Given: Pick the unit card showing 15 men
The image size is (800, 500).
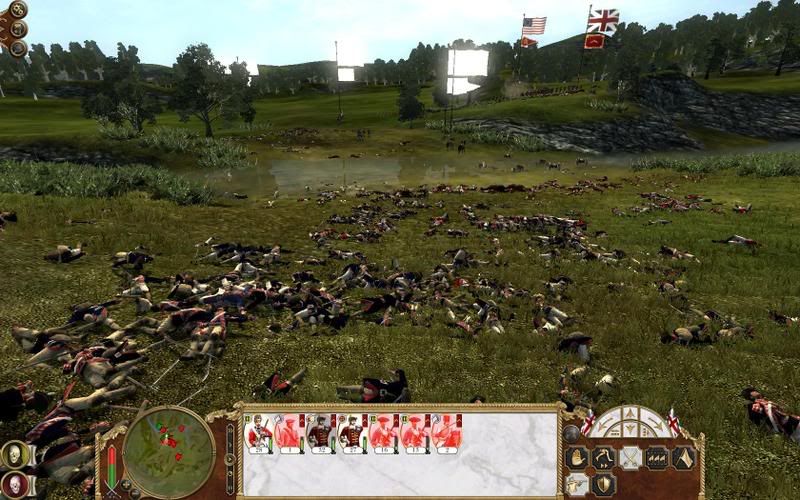Looking at the screenshot, I should pyautogui.click(x=412, y=432).
